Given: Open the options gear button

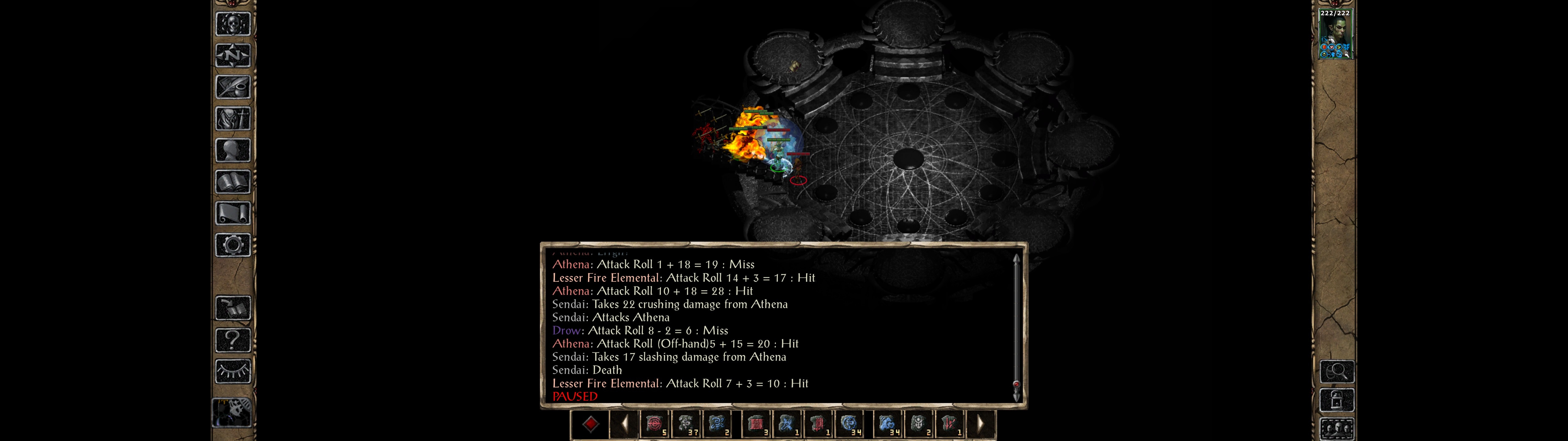Looking at the screenshot, I should pos(233,246).
